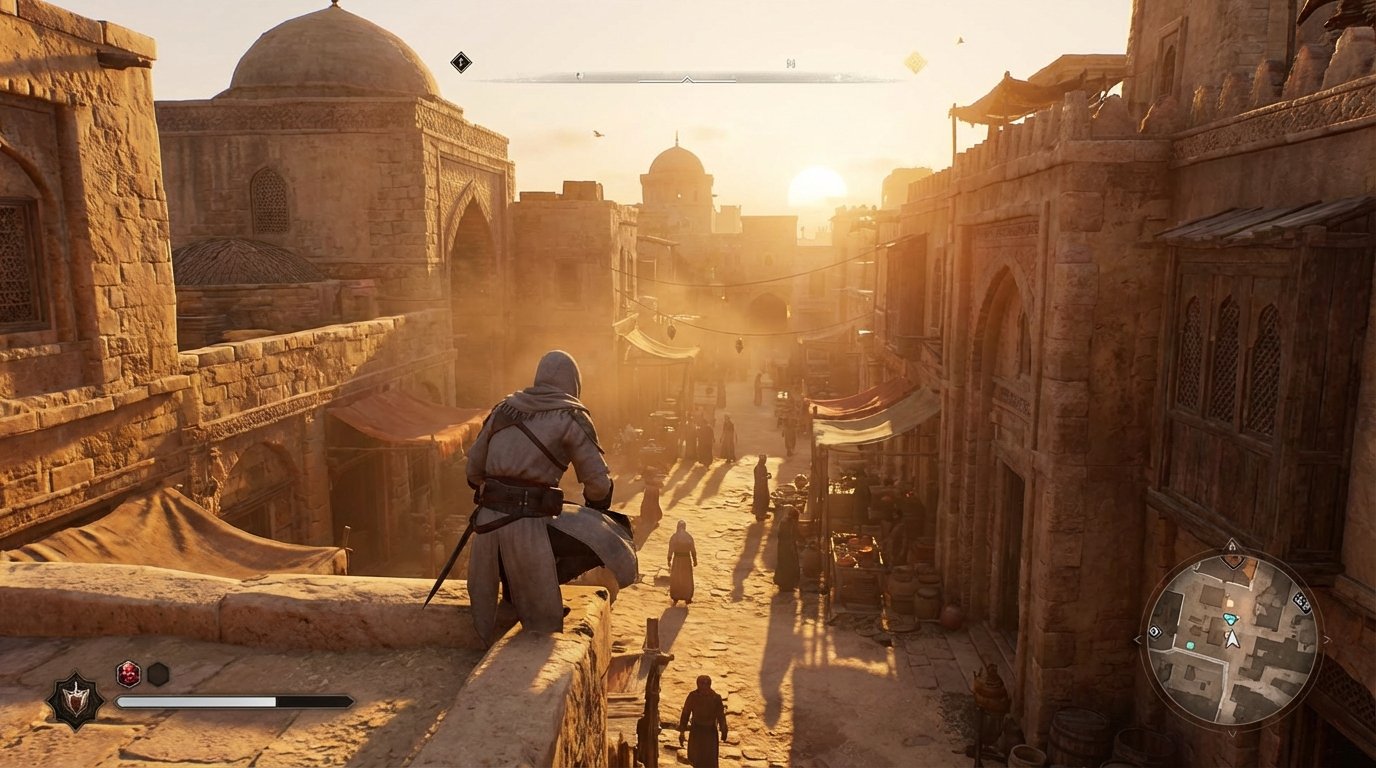
Task: Toggle the small green collectible dot on the minimap
Action: click(1190, 645)
